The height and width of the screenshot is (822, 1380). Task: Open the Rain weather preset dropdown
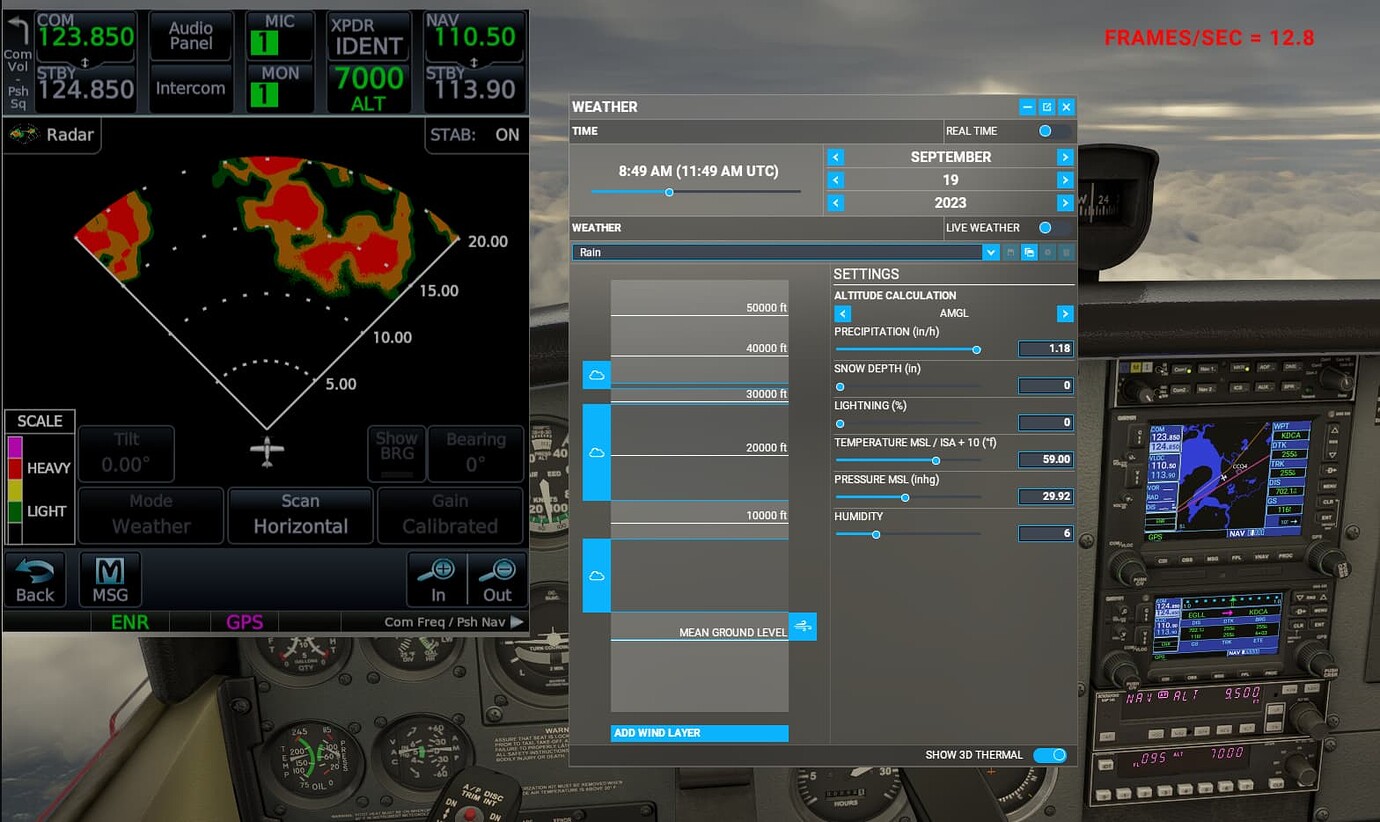(990, 252)
